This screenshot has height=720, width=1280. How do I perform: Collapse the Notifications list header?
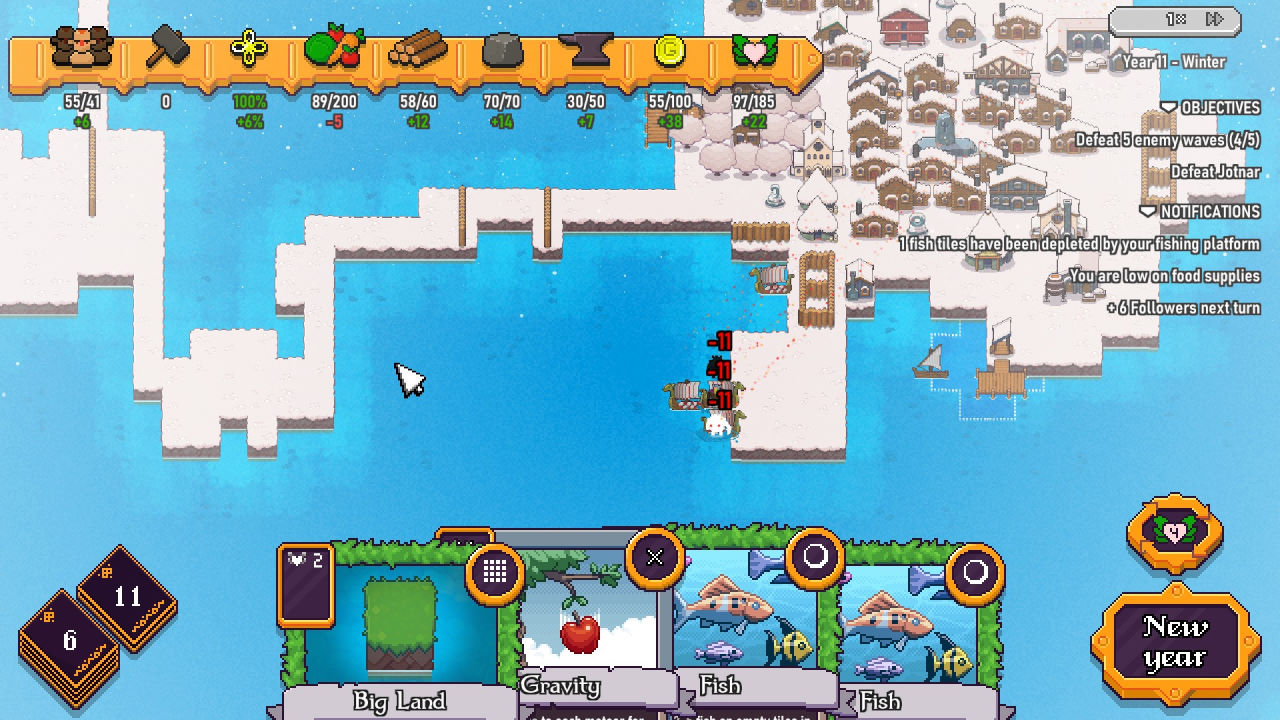click(1200, 211)
